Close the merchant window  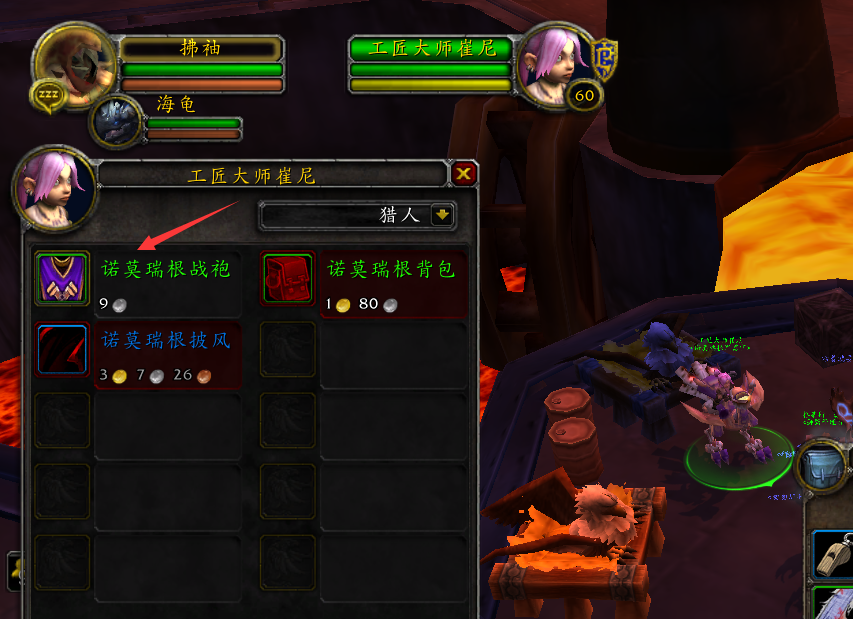(463, 175)
